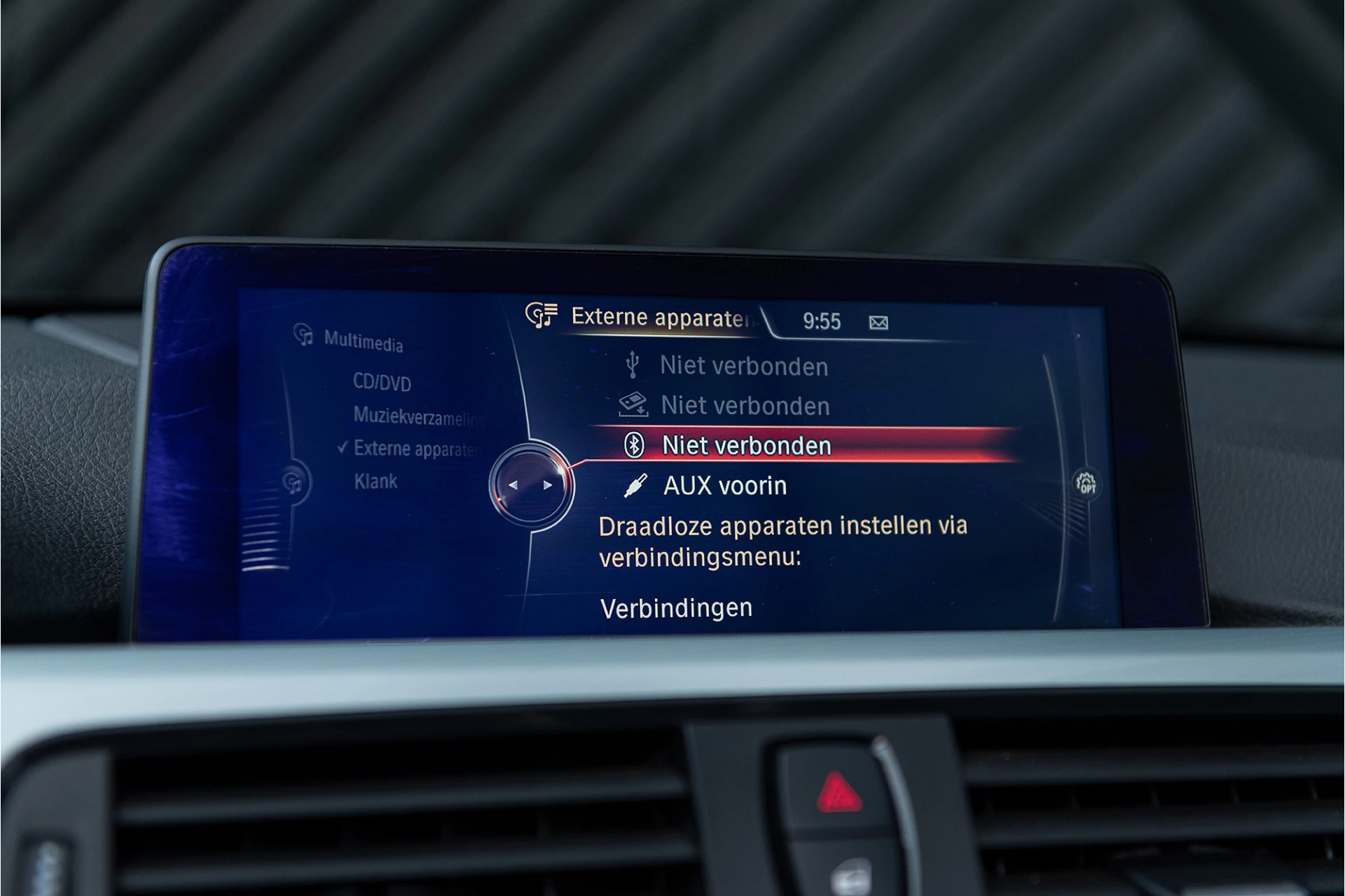
Task: Open the messages envelope icon
Action: 880,322
